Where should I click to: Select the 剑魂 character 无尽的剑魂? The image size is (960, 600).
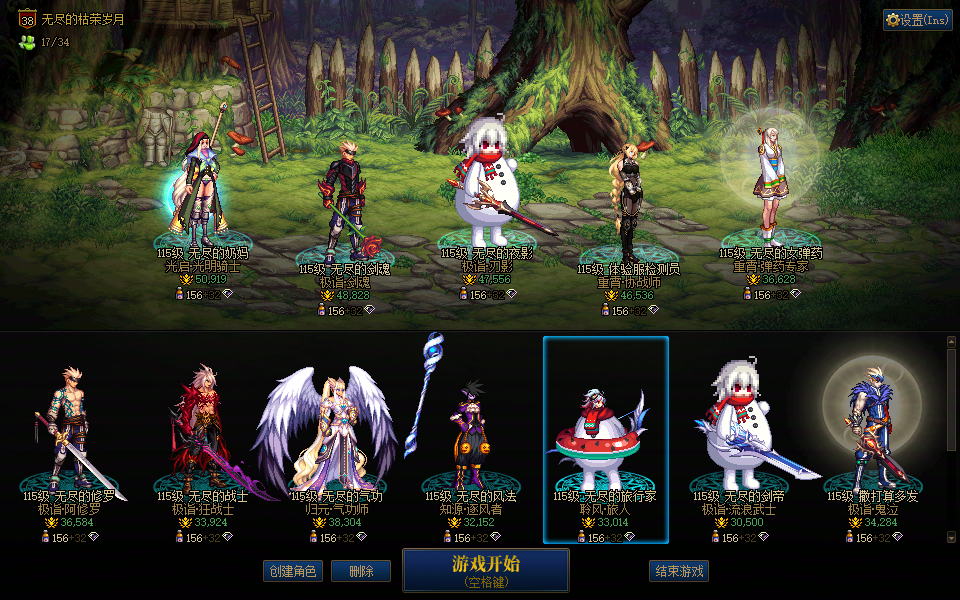tap(343, 205)
